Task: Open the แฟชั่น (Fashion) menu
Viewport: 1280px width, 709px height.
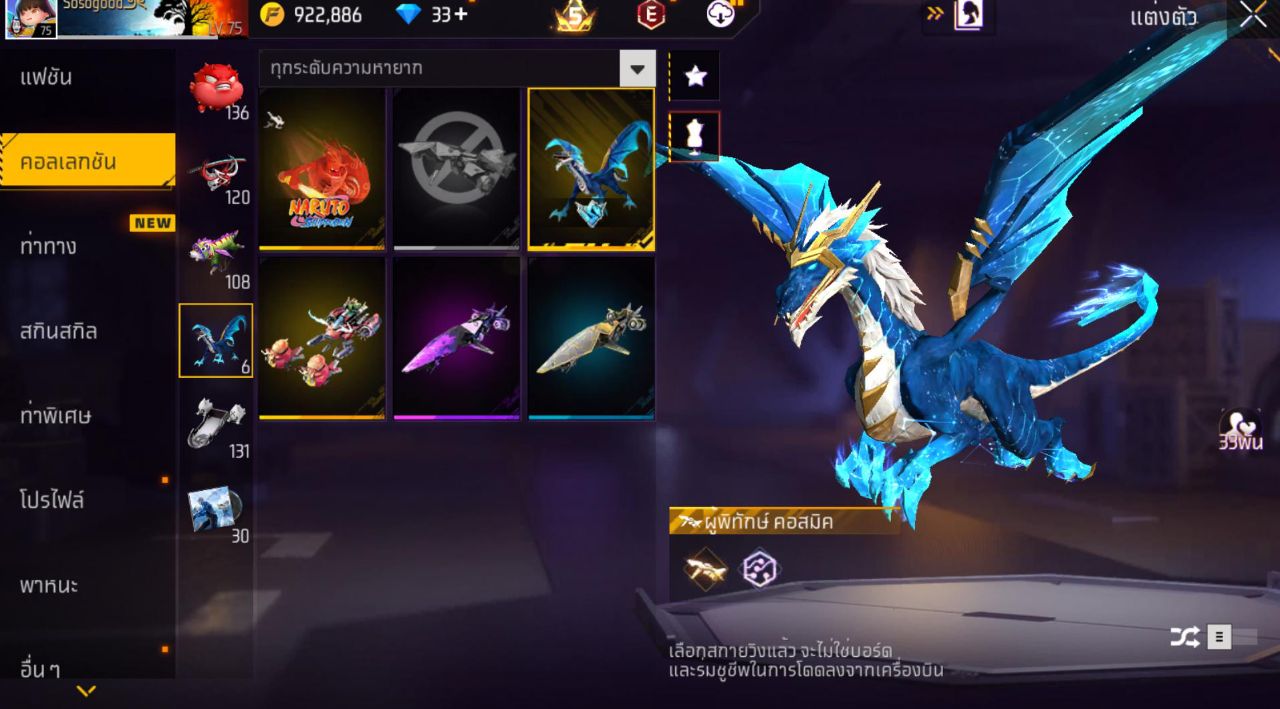Action: 47,78
